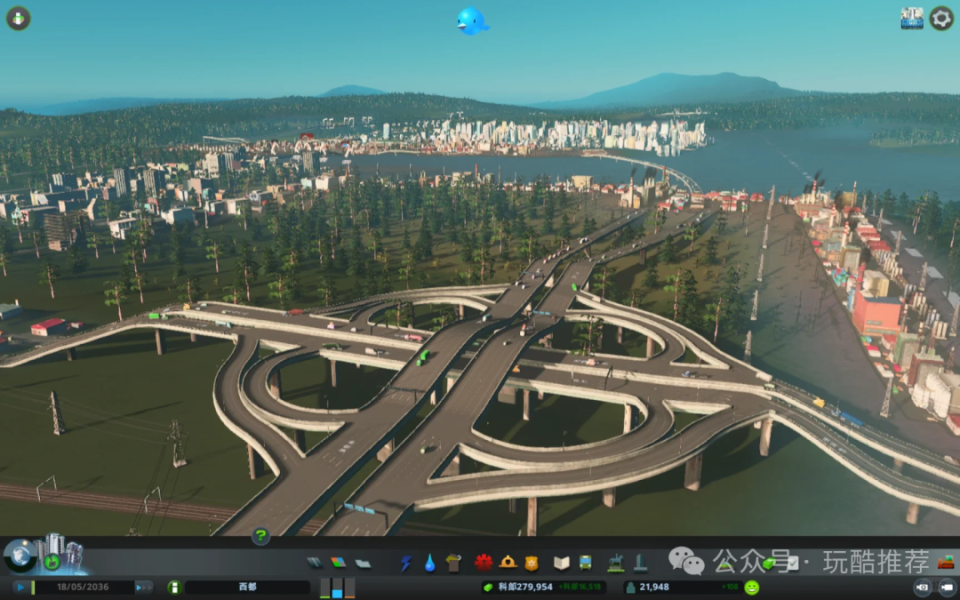Select the garbage bin tool
The width and height of the screenshot is (960, 600).
click(x=453, y=563)
